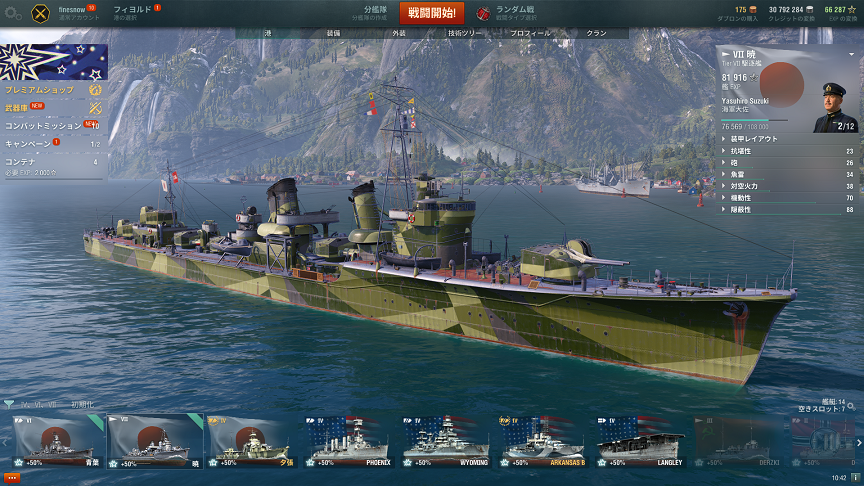The width and height of the screenshot is (864, 486).
Task: View コンバットミッション combat missions
Action: click(45, 126)
